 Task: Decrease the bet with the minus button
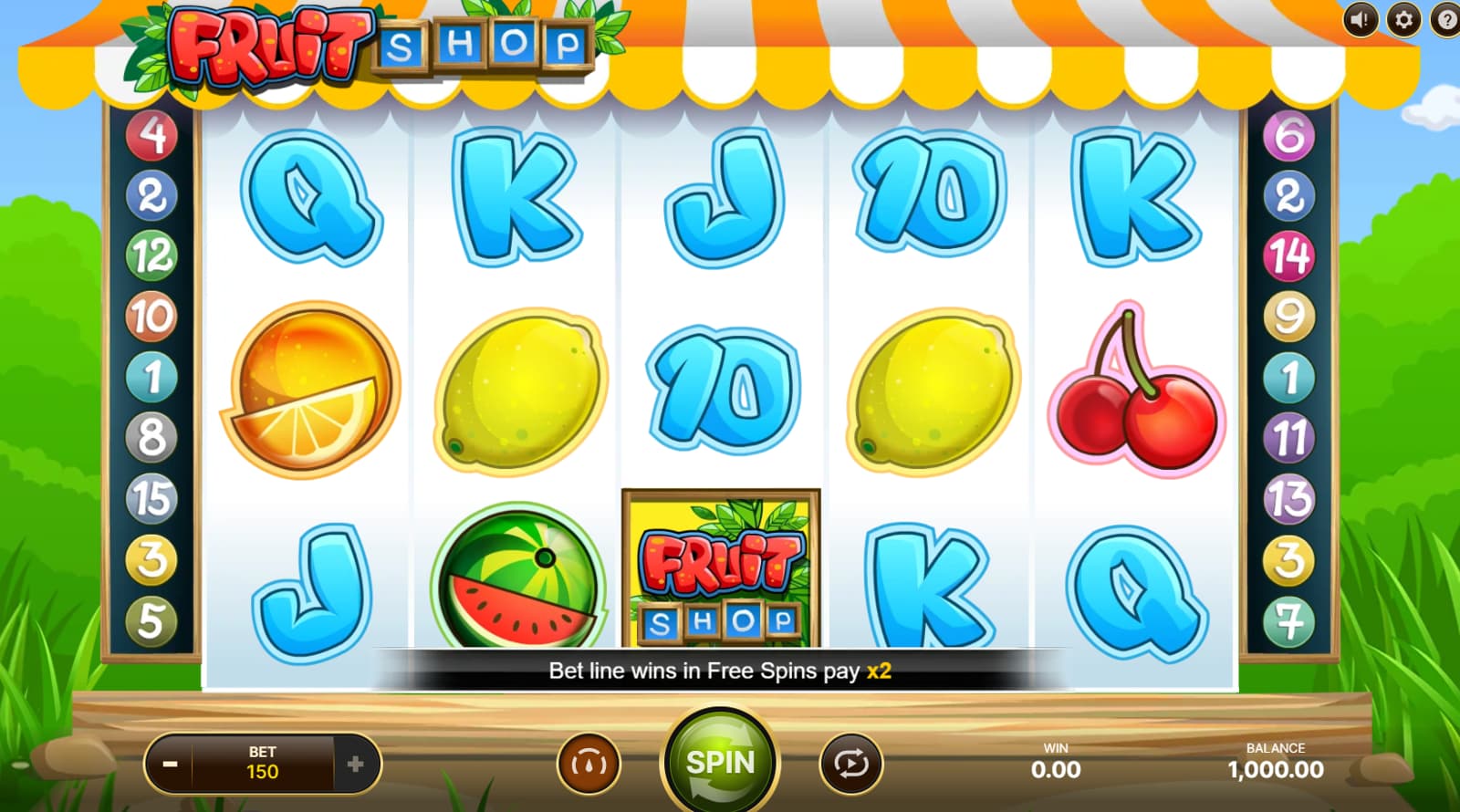[x=170, y=764]
